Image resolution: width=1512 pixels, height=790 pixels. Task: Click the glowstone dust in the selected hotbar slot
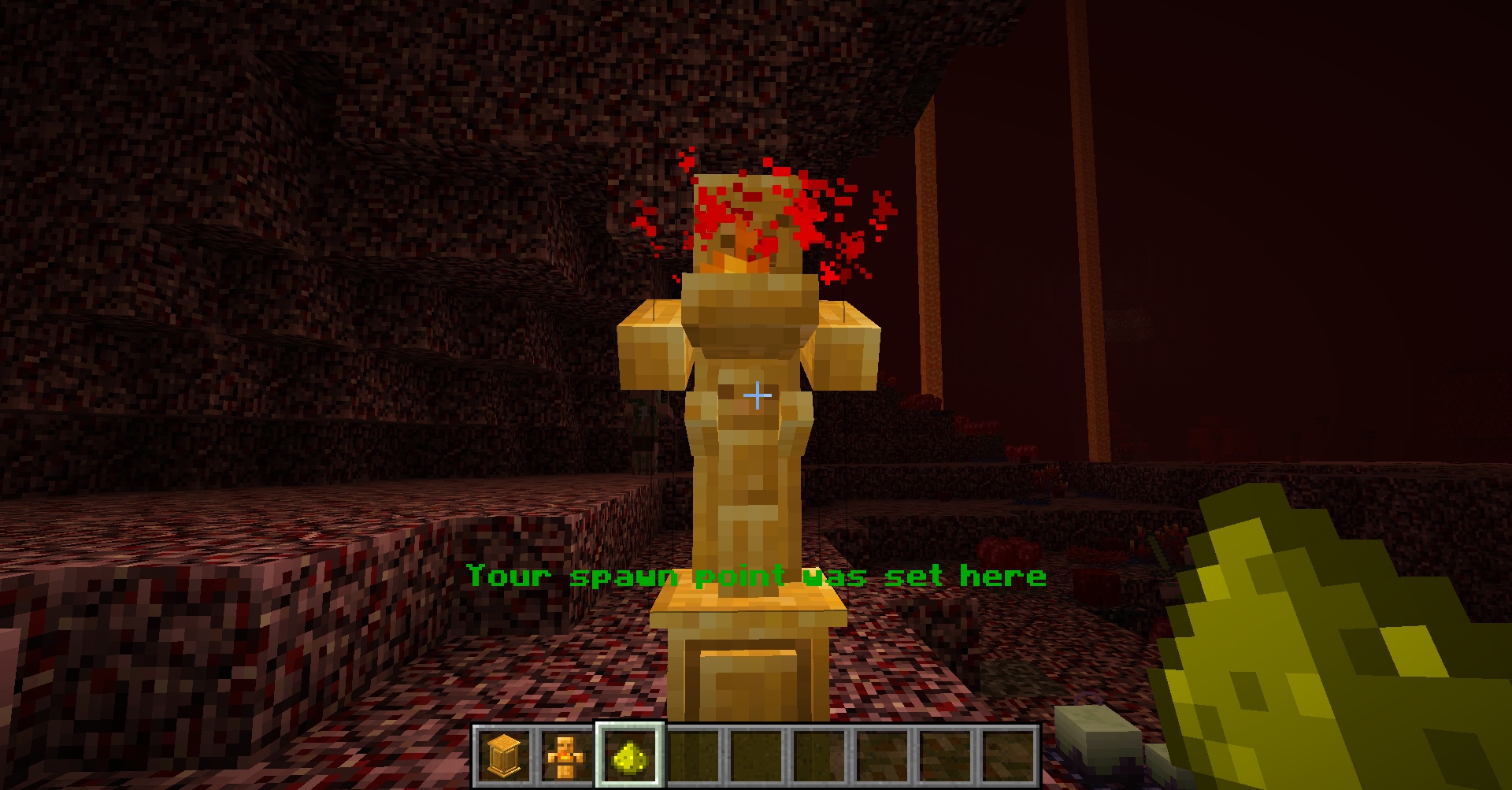click(628, 758)
